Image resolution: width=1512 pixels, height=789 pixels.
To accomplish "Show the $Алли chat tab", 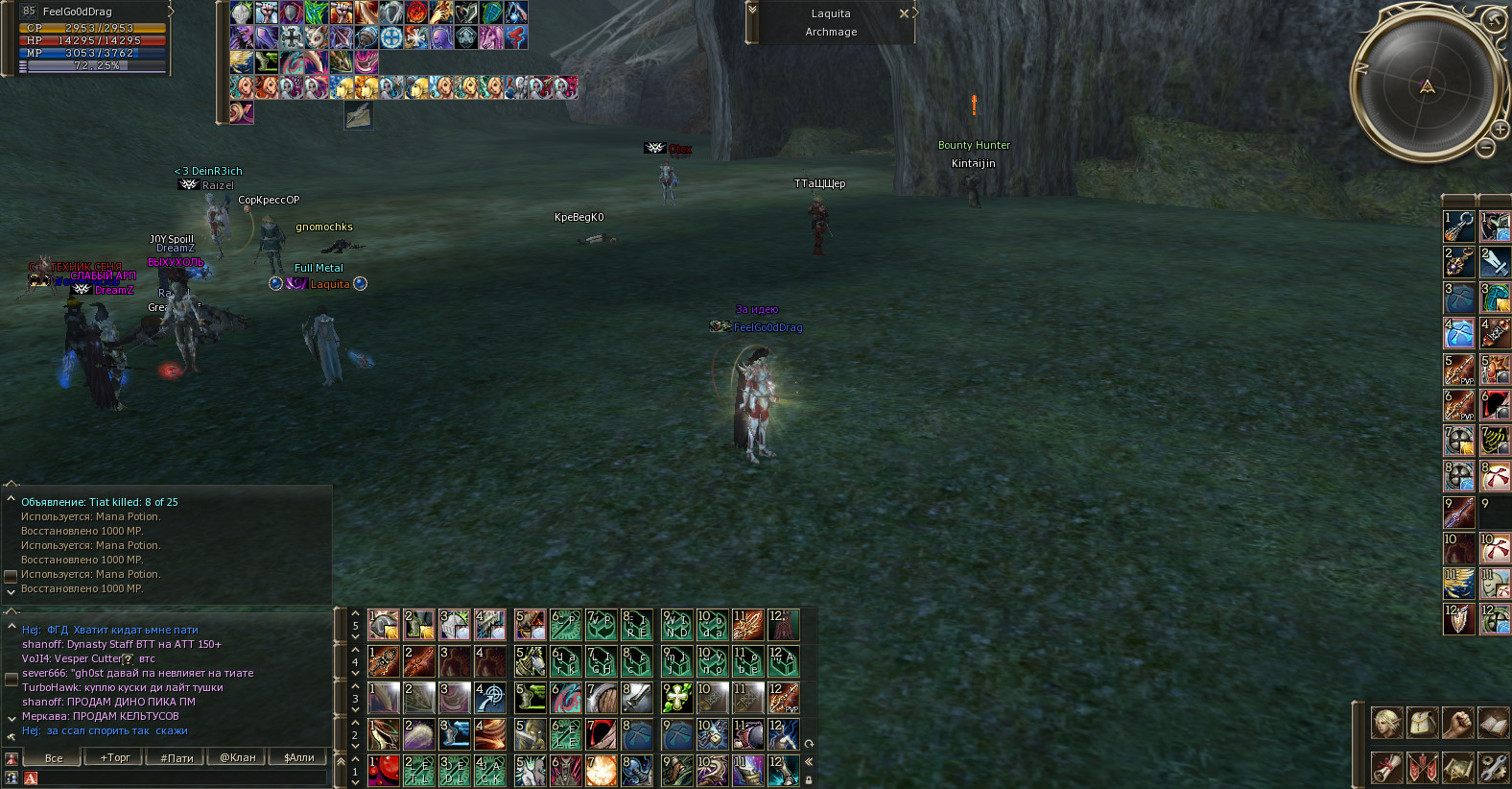I will (299, 757).
